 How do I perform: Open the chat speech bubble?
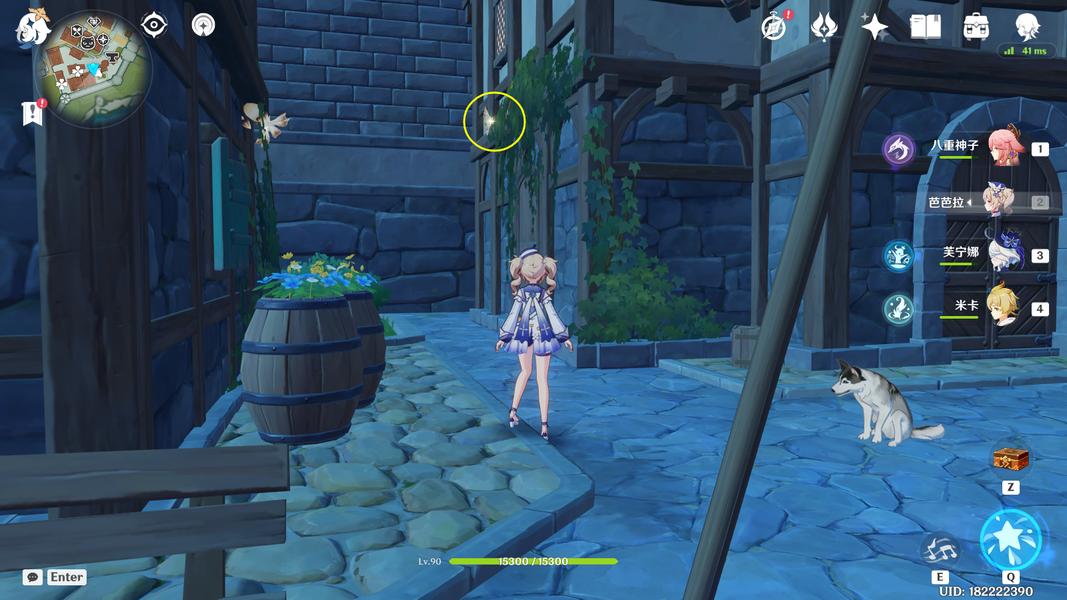click(33, 577)
